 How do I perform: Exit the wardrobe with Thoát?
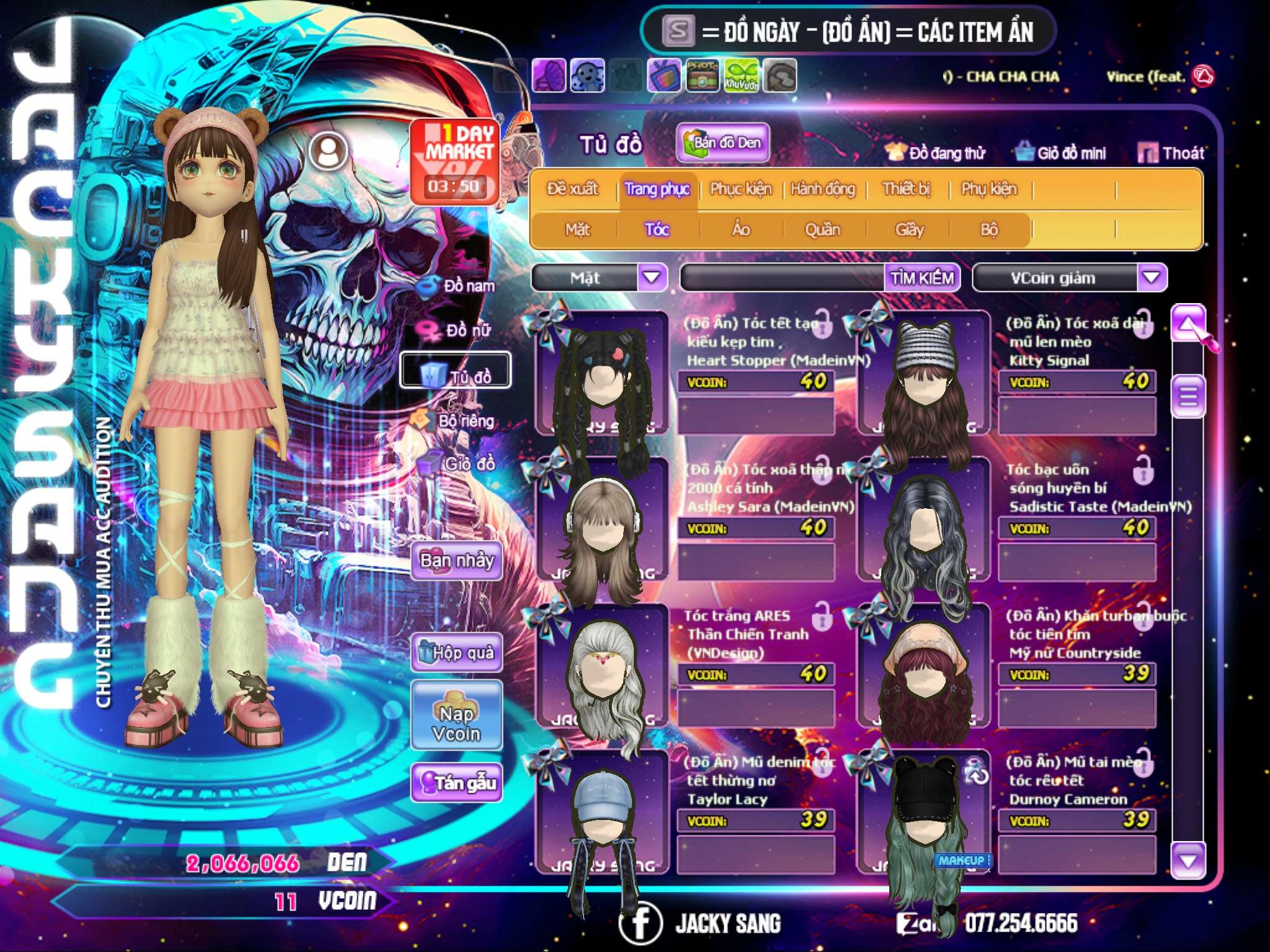tap(1171, 153)
